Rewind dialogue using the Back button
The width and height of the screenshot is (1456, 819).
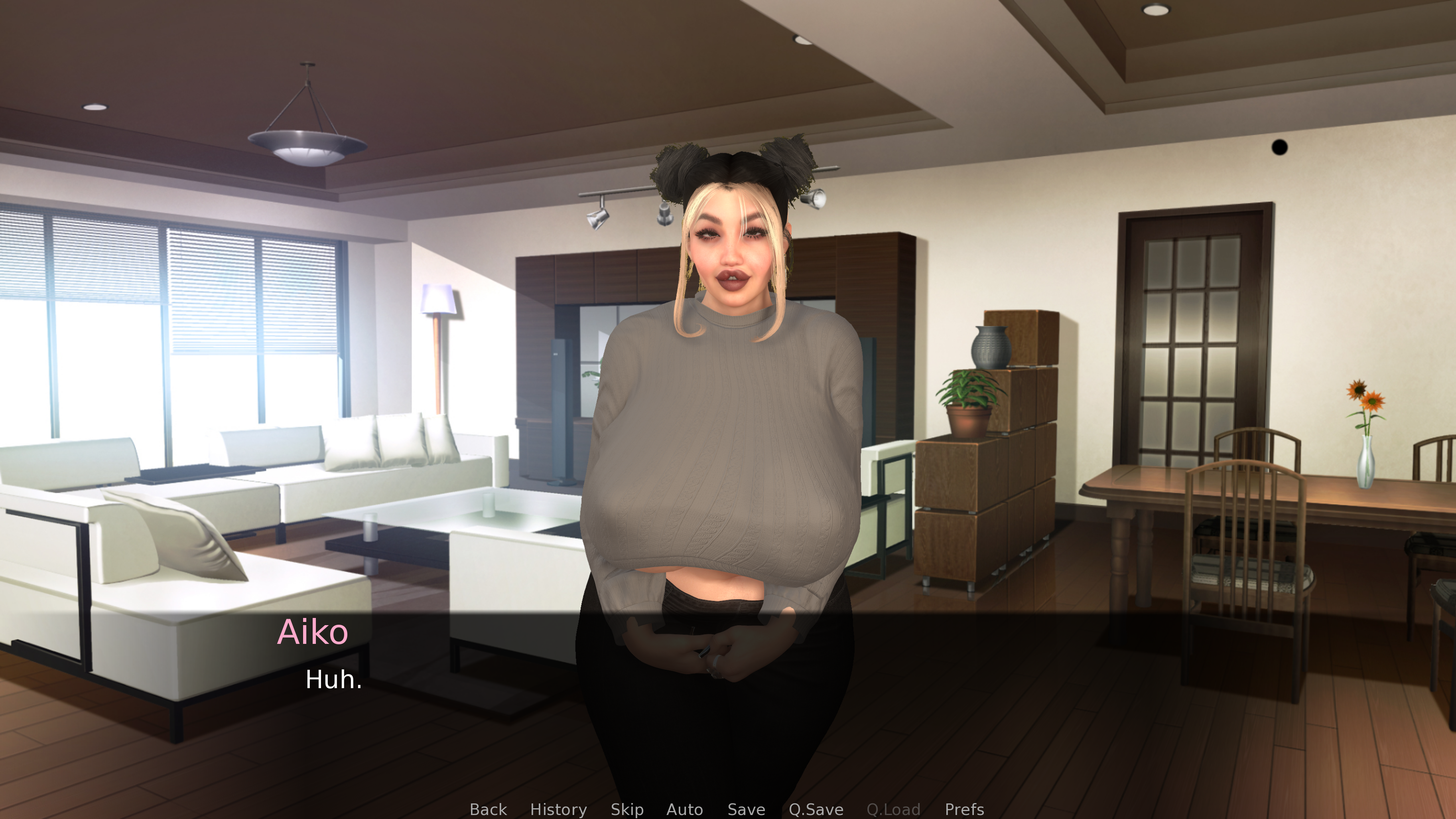pos(488,809)
